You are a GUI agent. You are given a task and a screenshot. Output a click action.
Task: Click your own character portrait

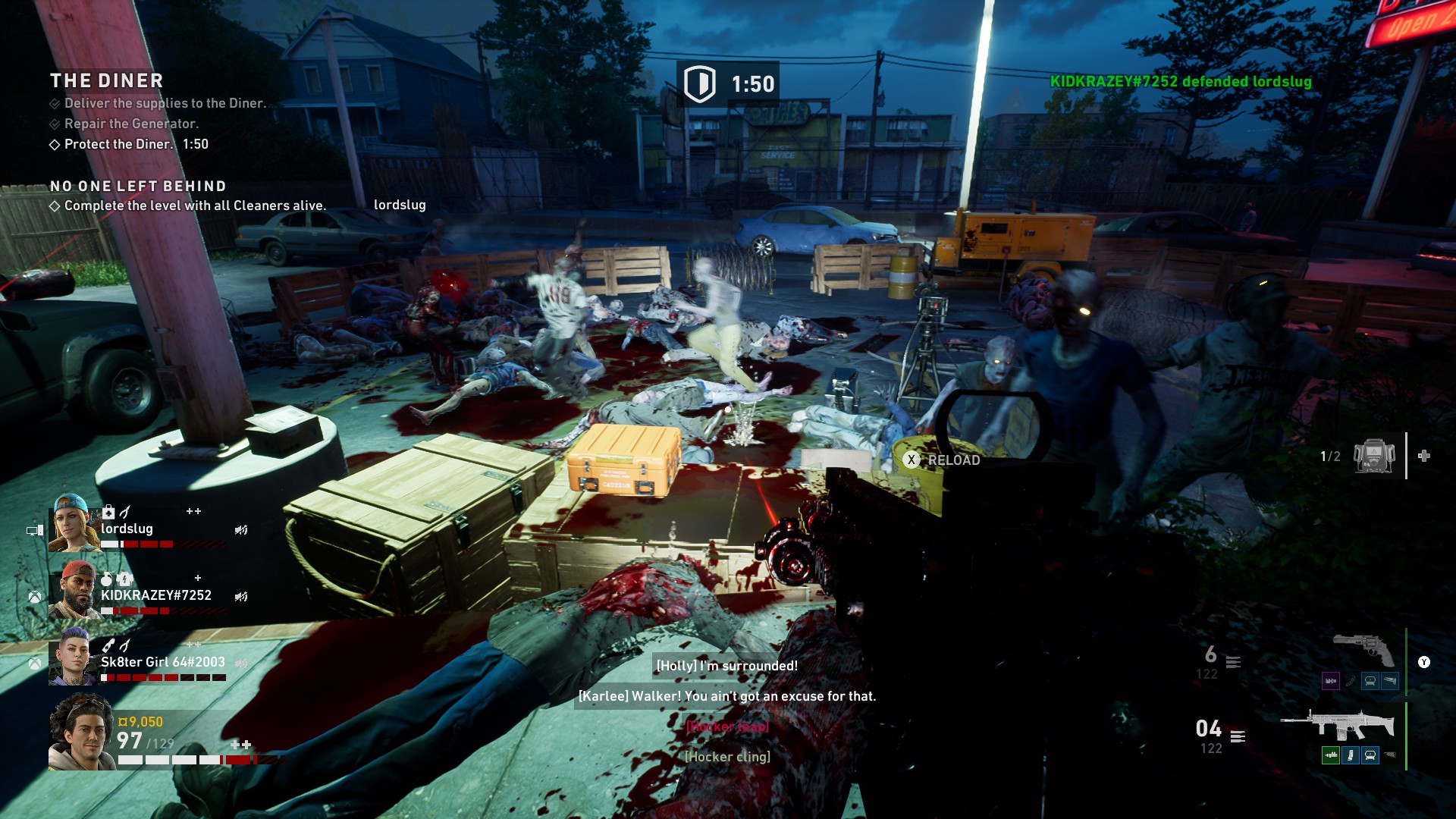pos(82,731)
